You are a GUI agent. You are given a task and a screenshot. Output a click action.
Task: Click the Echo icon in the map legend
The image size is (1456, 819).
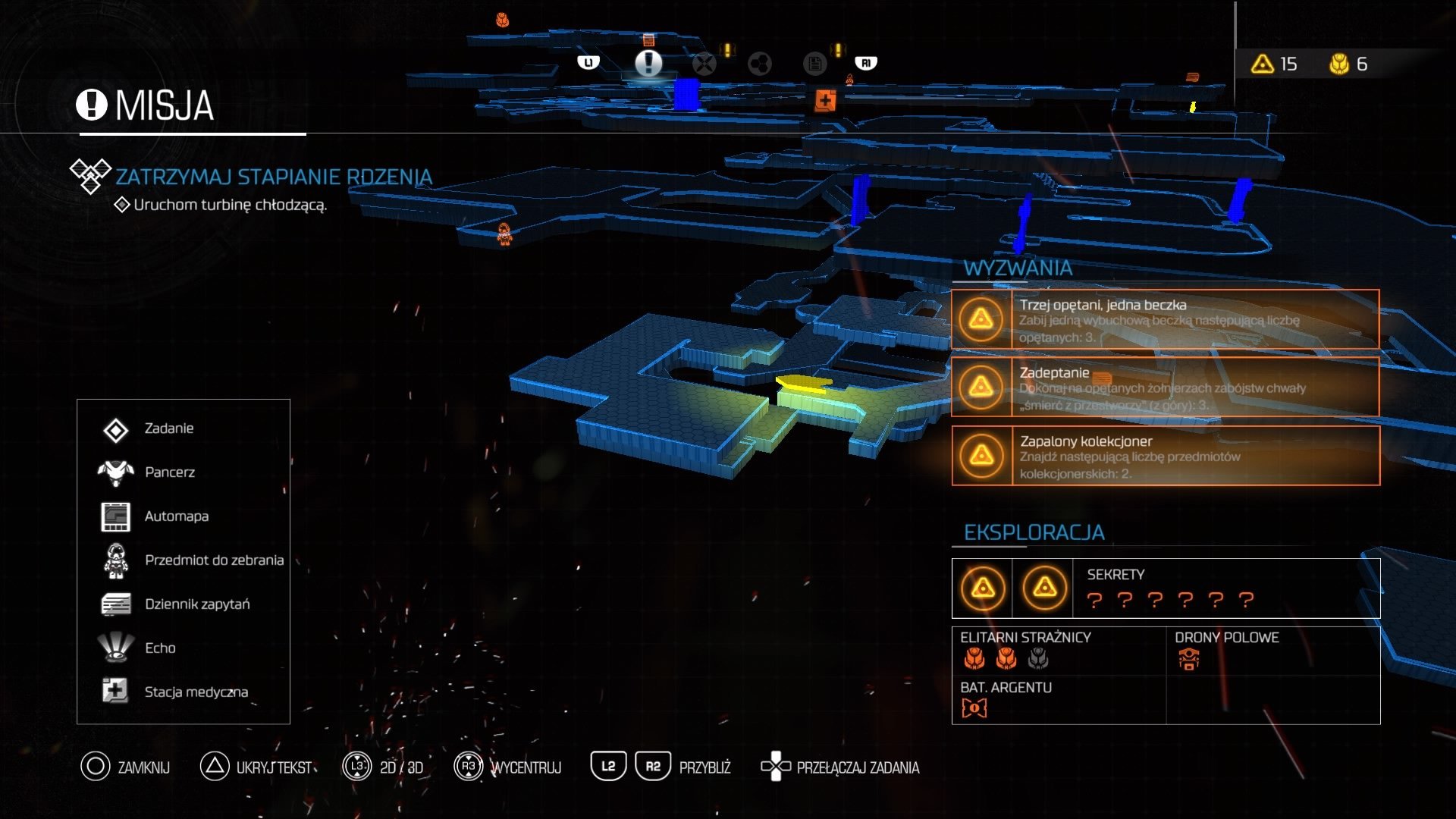(x=115, y=648)
